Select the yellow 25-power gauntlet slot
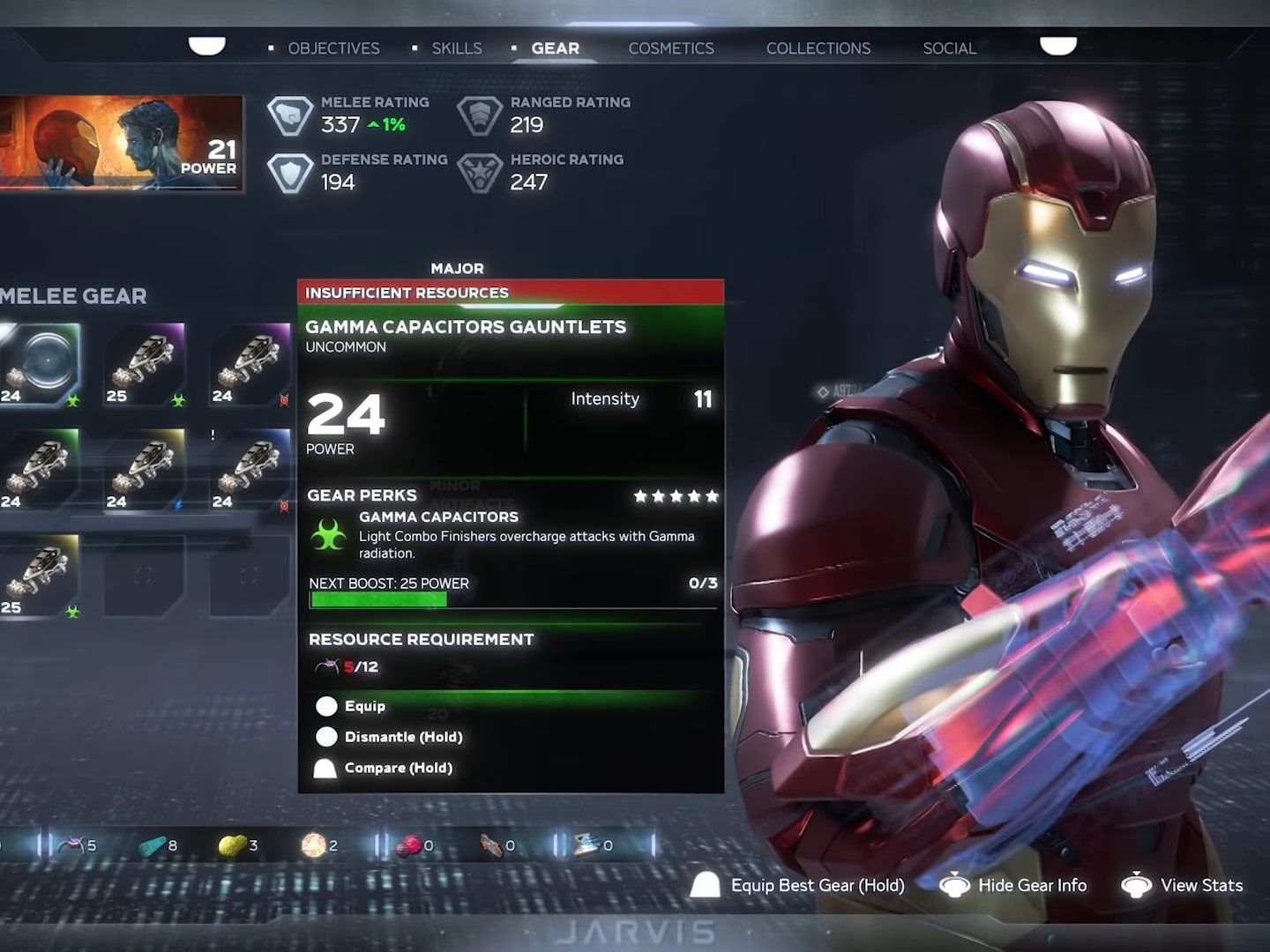This screenshot has height=952, width=1270. click(x=40, y=576)
